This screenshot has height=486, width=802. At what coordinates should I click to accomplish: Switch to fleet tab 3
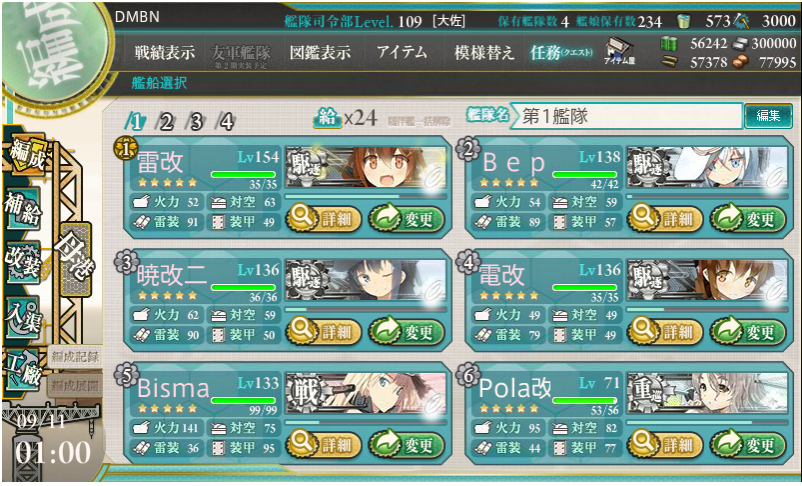196,122
